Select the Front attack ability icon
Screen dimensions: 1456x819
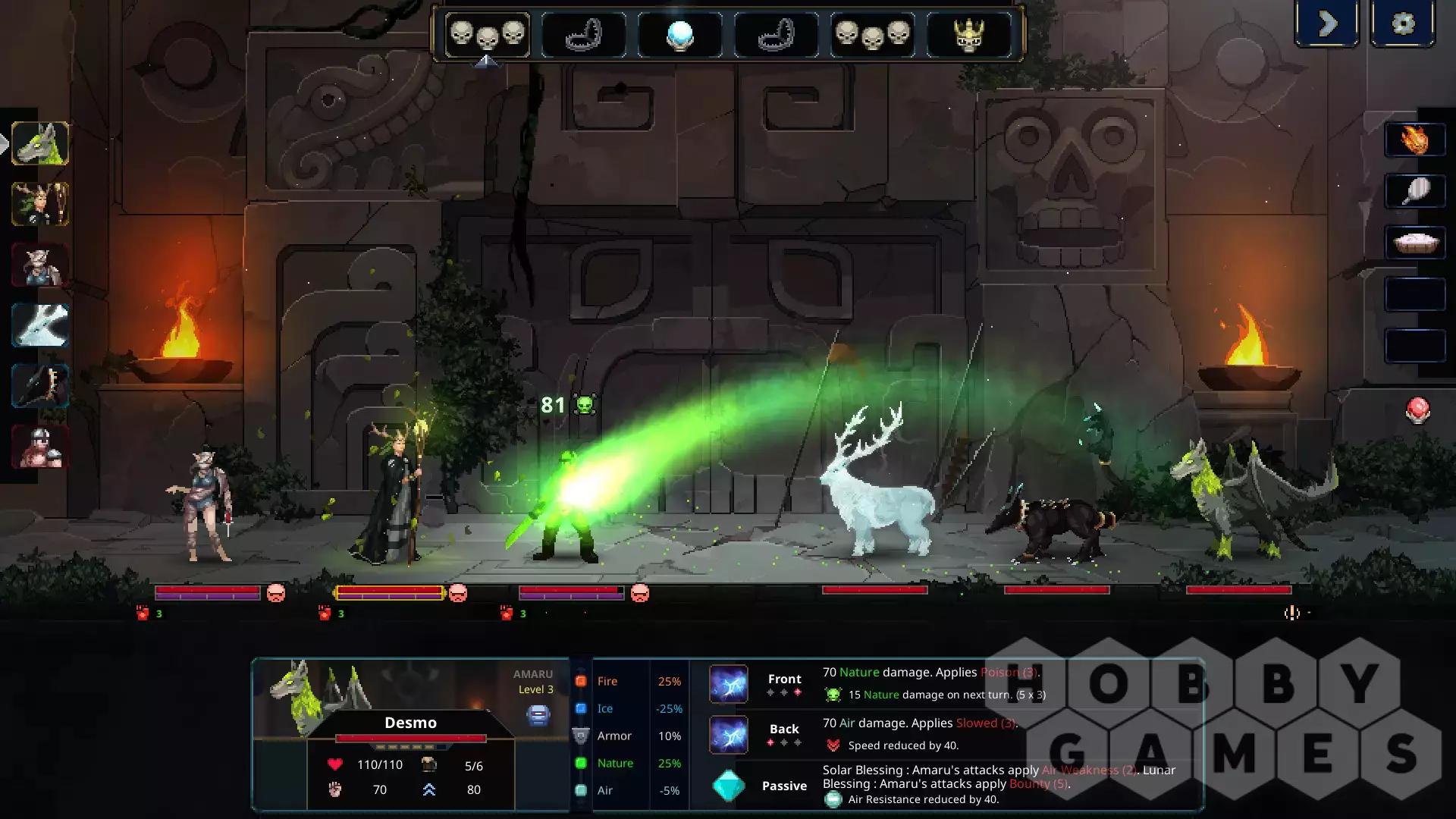coord(729,684)
